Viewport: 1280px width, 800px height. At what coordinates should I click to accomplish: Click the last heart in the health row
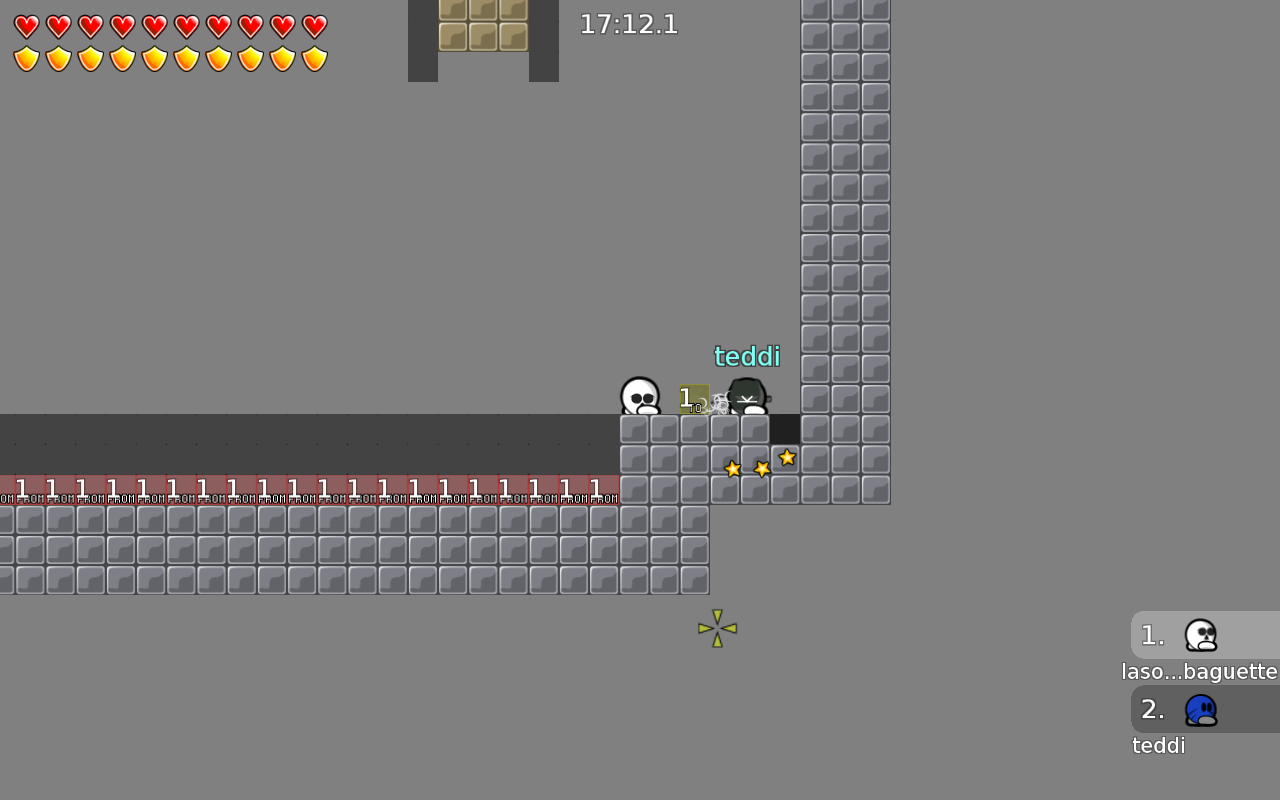click(315, 27)
